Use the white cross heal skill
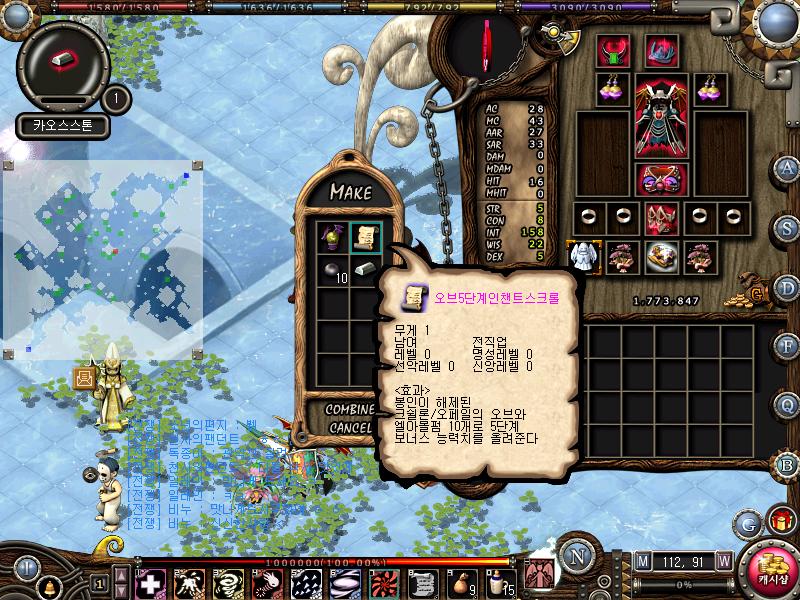This screenshot has height=600, width=800. (151, 582)
